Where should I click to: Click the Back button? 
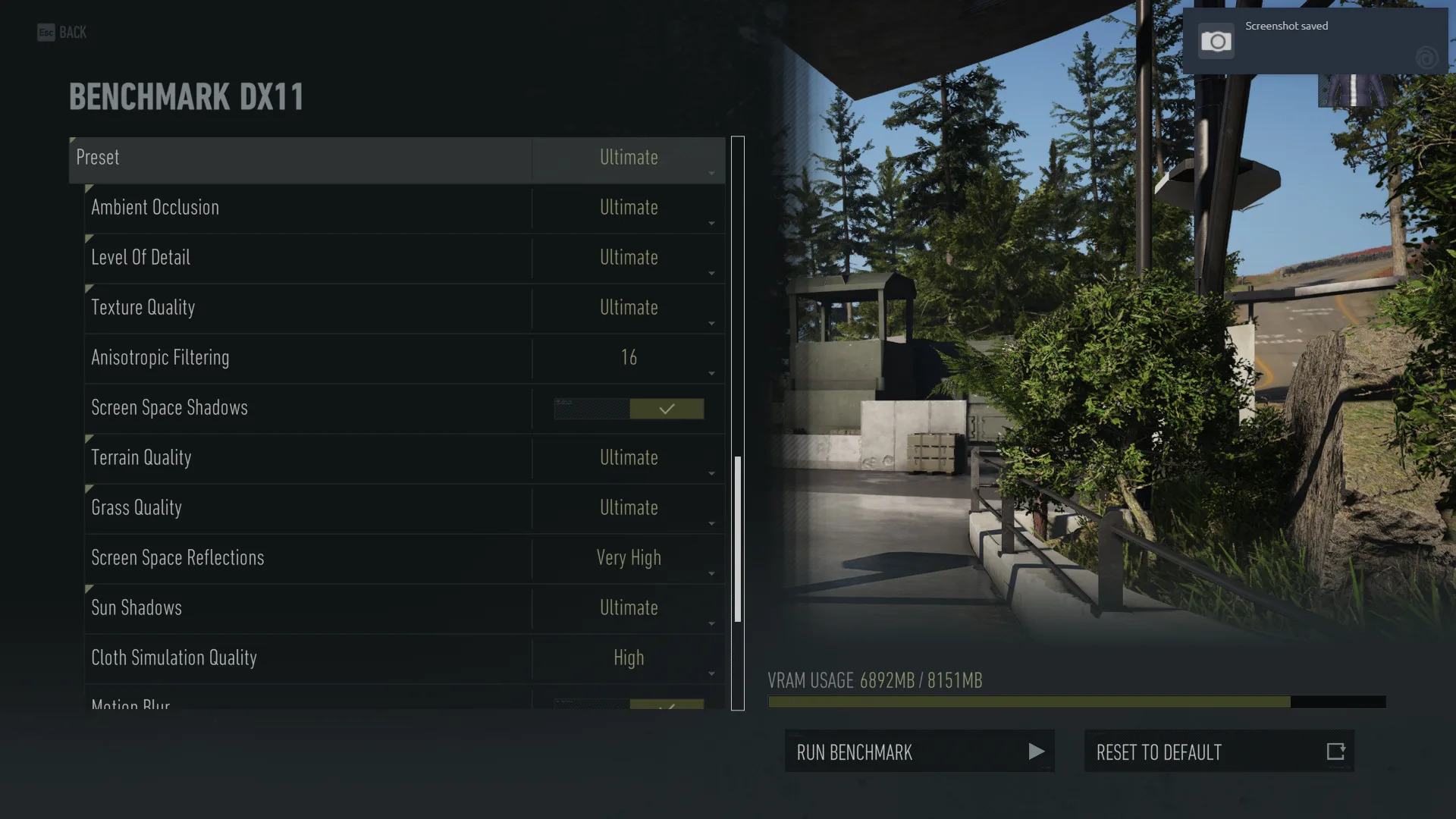click(x=62, y=33)
